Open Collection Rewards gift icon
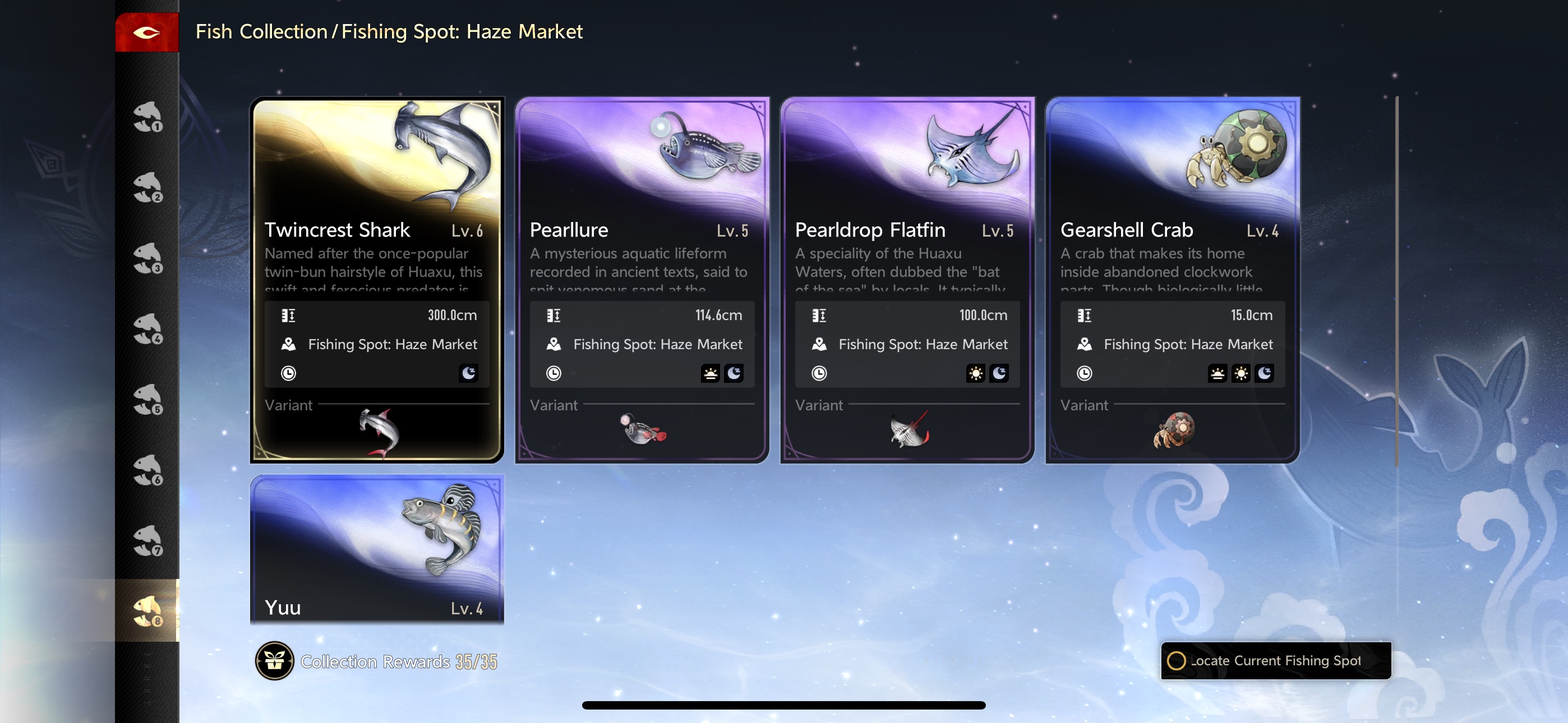Viewport: 1568px width, 723px height. (275, 661)
